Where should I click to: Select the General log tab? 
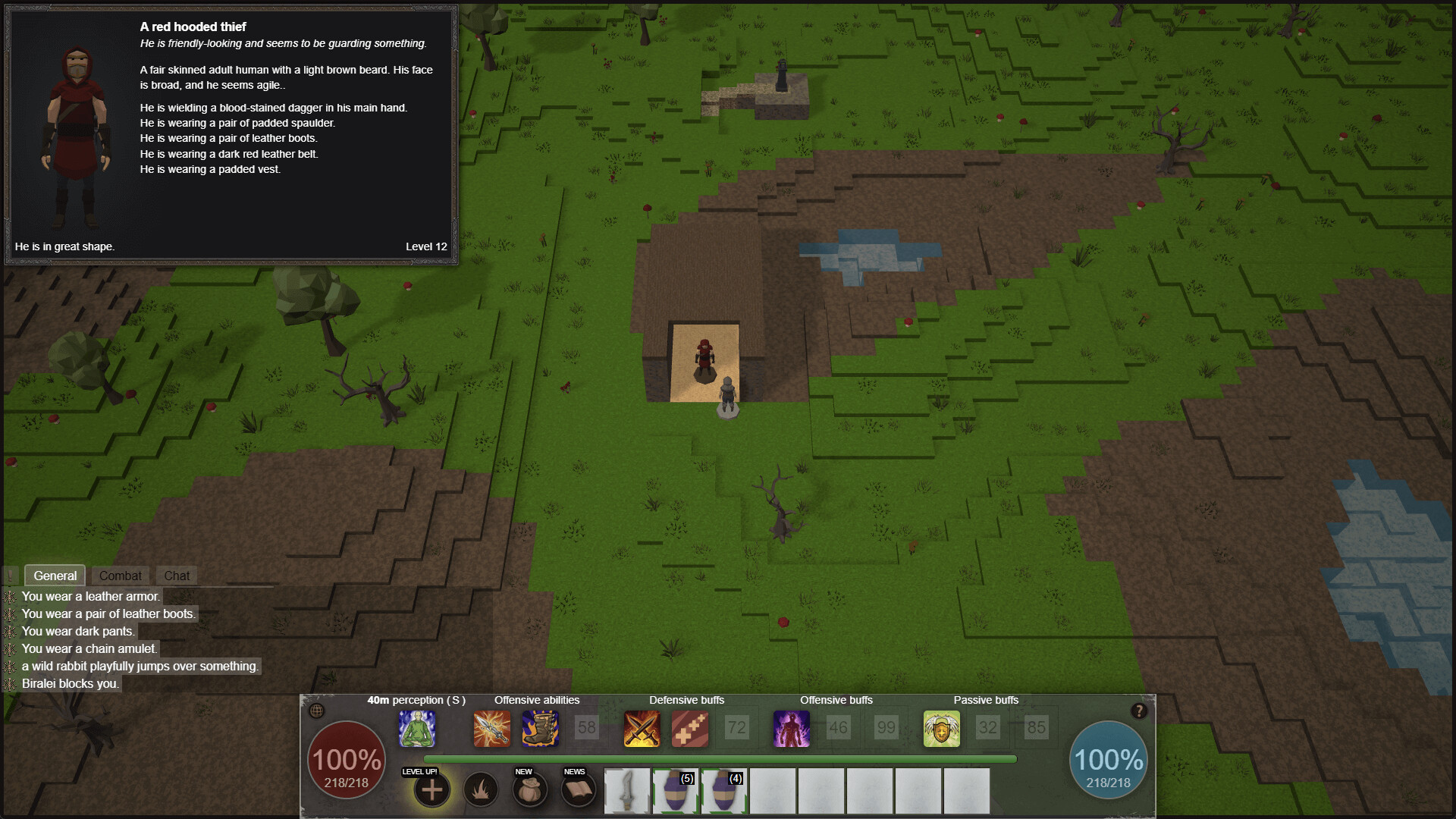coord(55,576)
